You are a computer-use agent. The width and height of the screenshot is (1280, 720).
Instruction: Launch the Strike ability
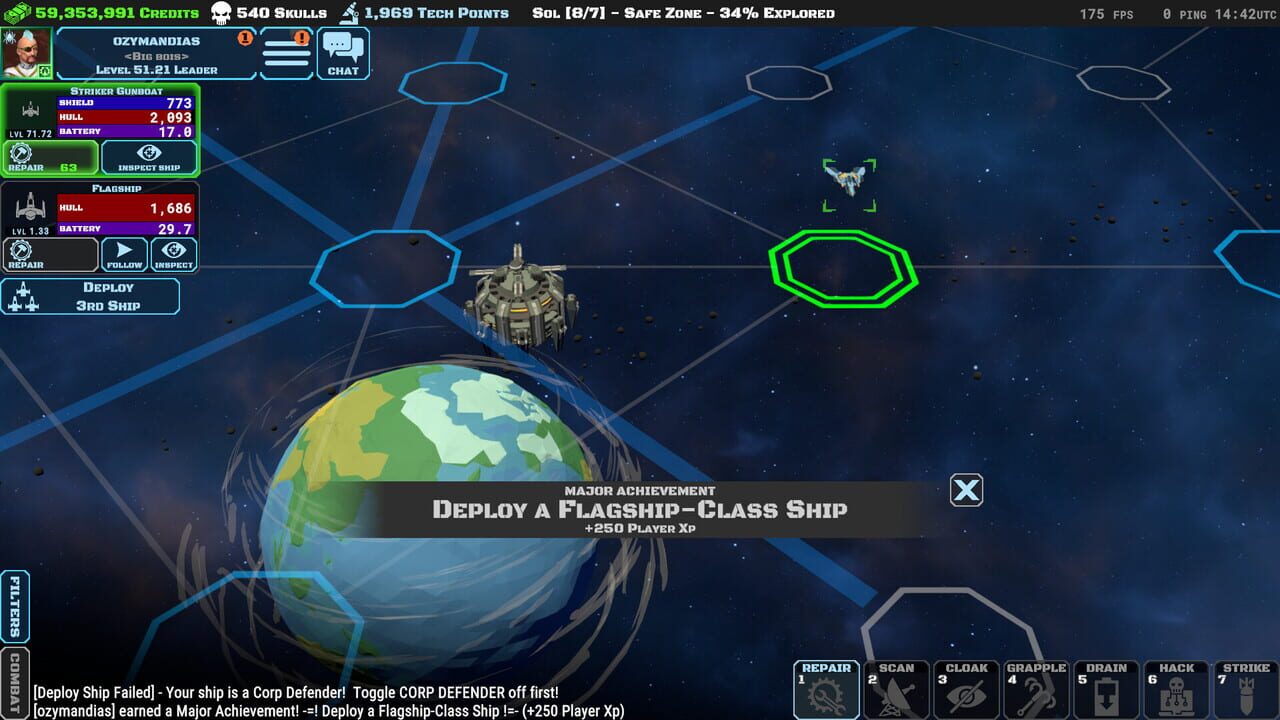pyautogui.click(x=1246, y=688)
